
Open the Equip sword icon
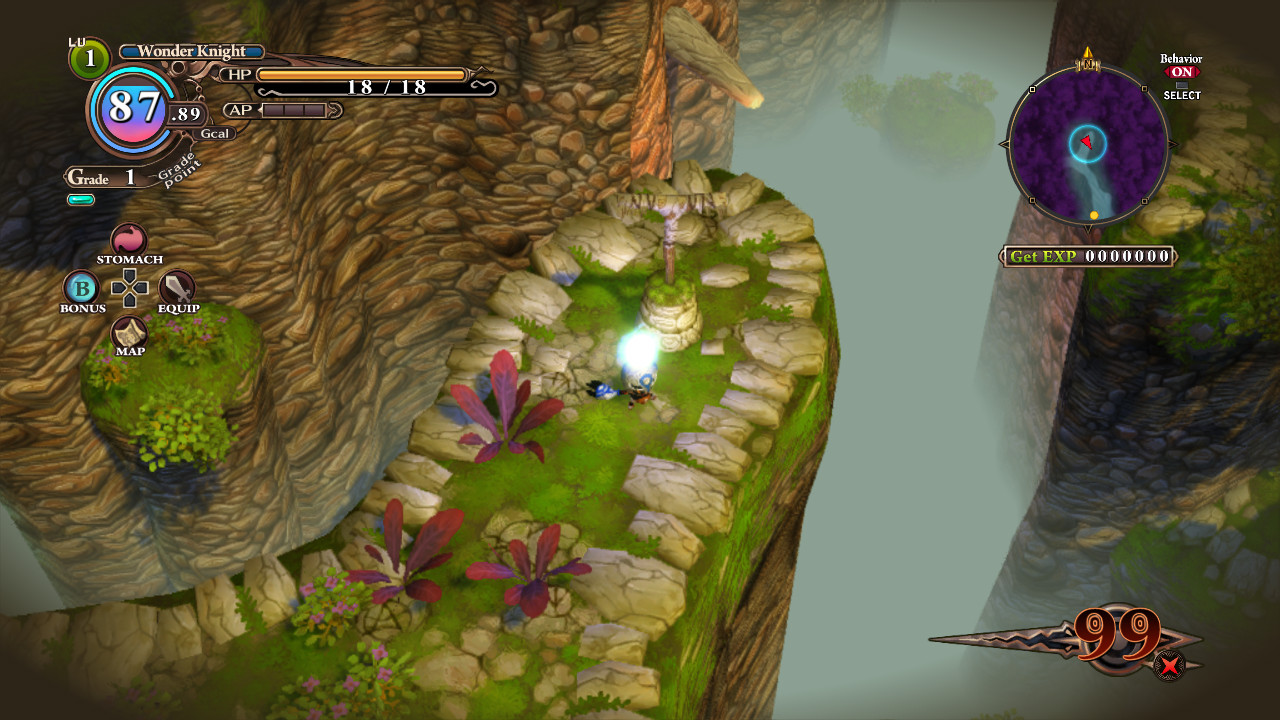(177, 288)
